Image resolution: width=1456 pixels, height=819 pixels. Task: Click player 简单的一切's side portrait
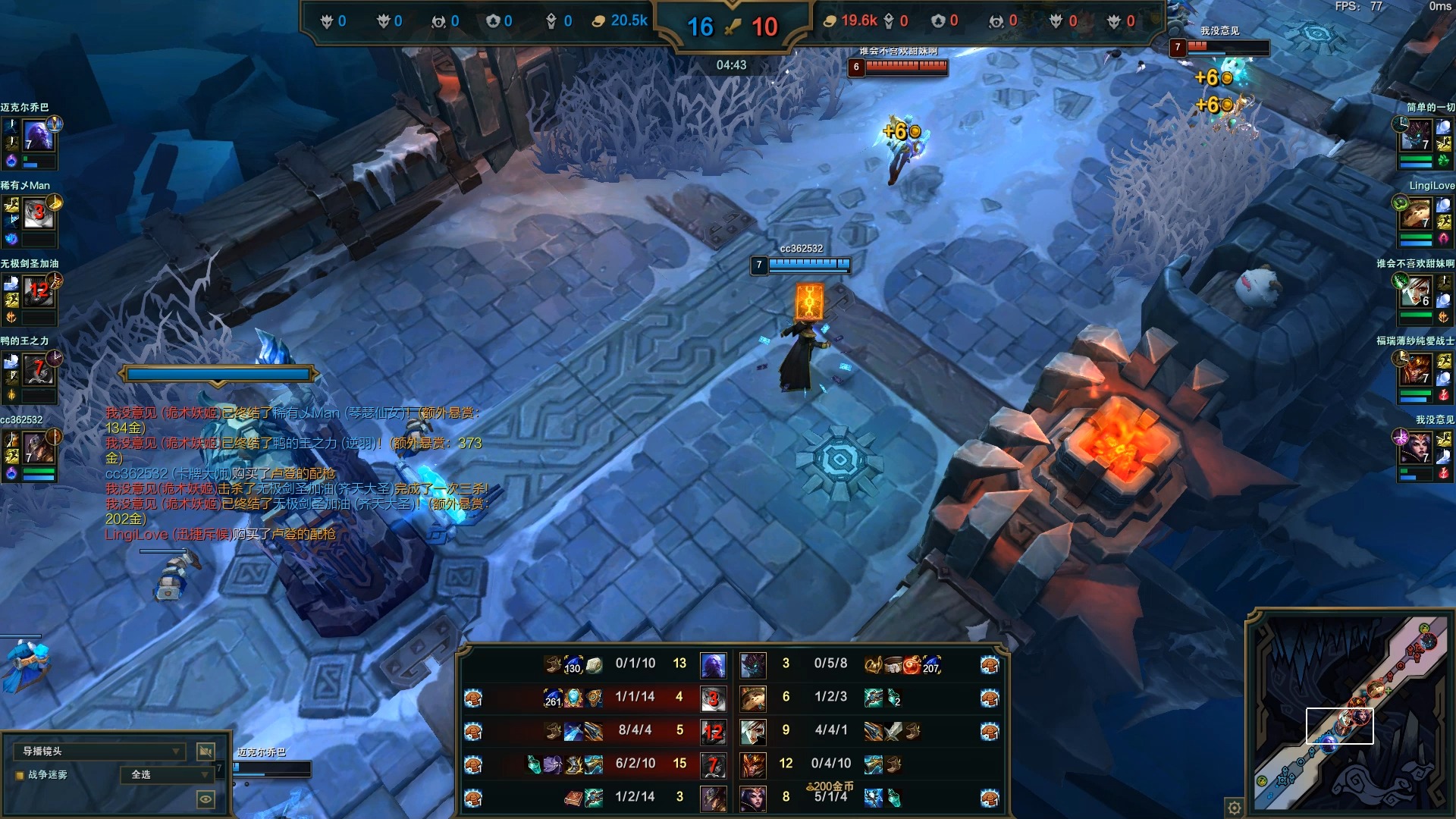pyautogui.click(x=1415, y=136)
